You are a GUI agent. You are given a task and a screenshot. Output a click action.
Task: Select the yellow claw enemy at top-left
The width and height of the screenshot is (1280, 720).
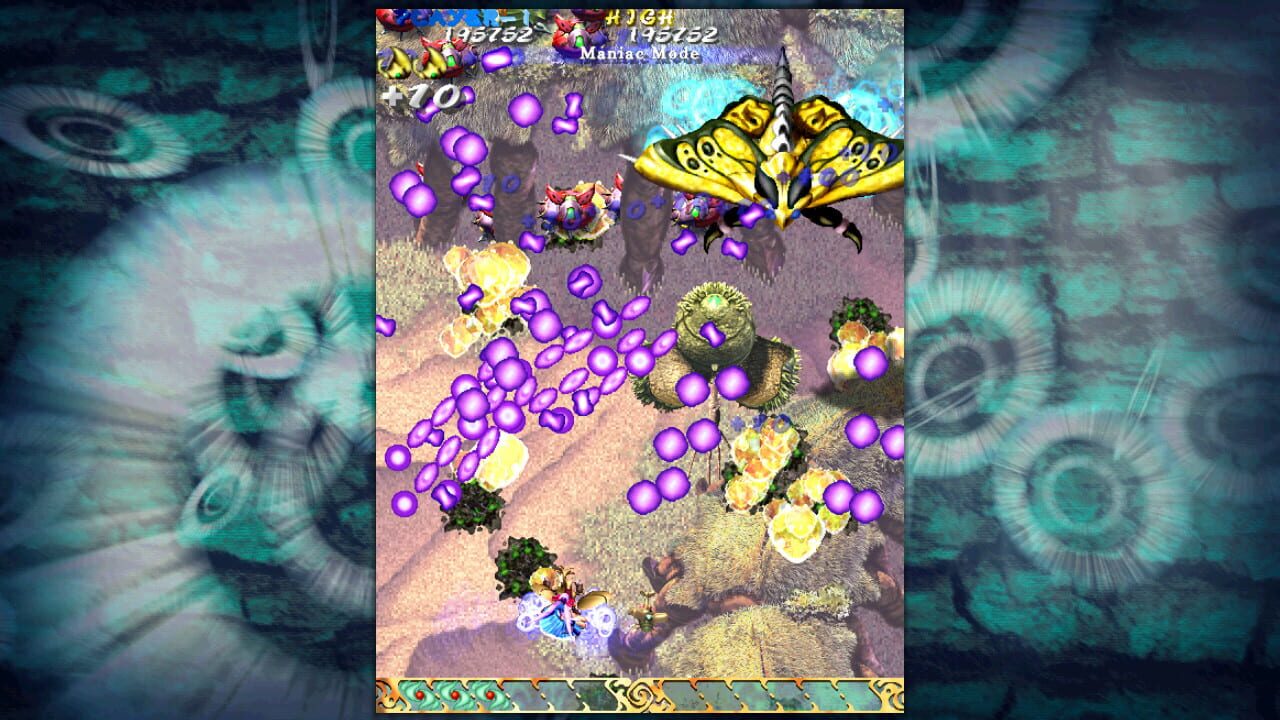[399, 63]
